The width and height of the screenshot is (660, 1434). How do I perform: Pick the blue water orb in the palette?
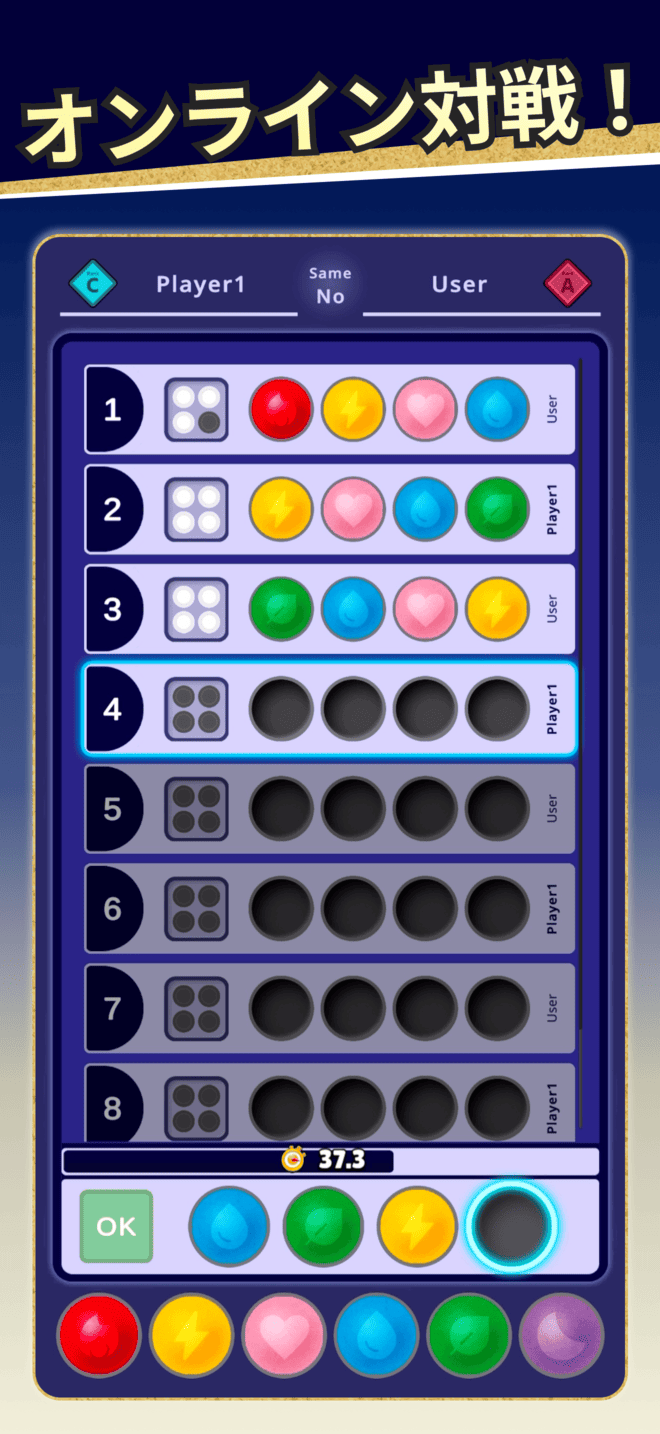[376, 1335]
